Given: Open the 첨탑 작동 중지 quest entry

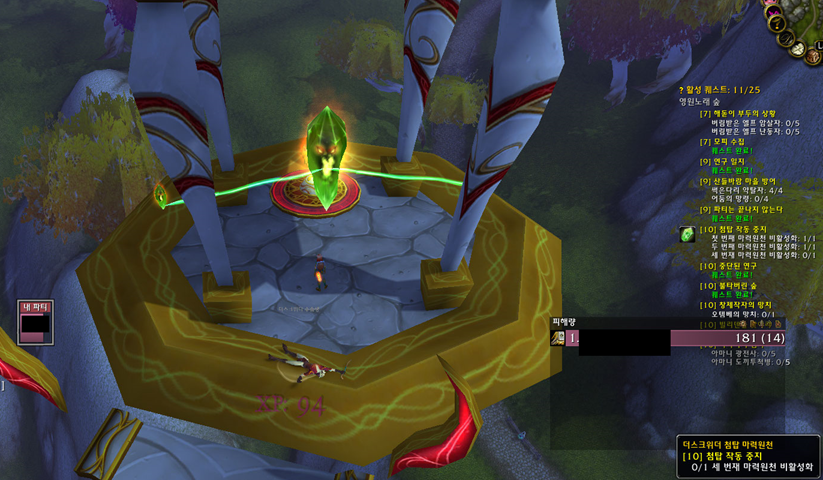Looking at the screenshot, I should (738, 229).
